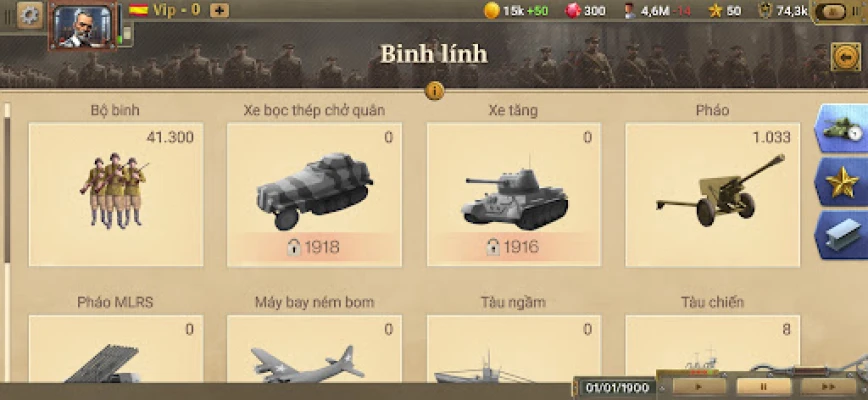Open the leader portrait profile
The height and width of the screenshot is (400, 868).
coord(84,24)
